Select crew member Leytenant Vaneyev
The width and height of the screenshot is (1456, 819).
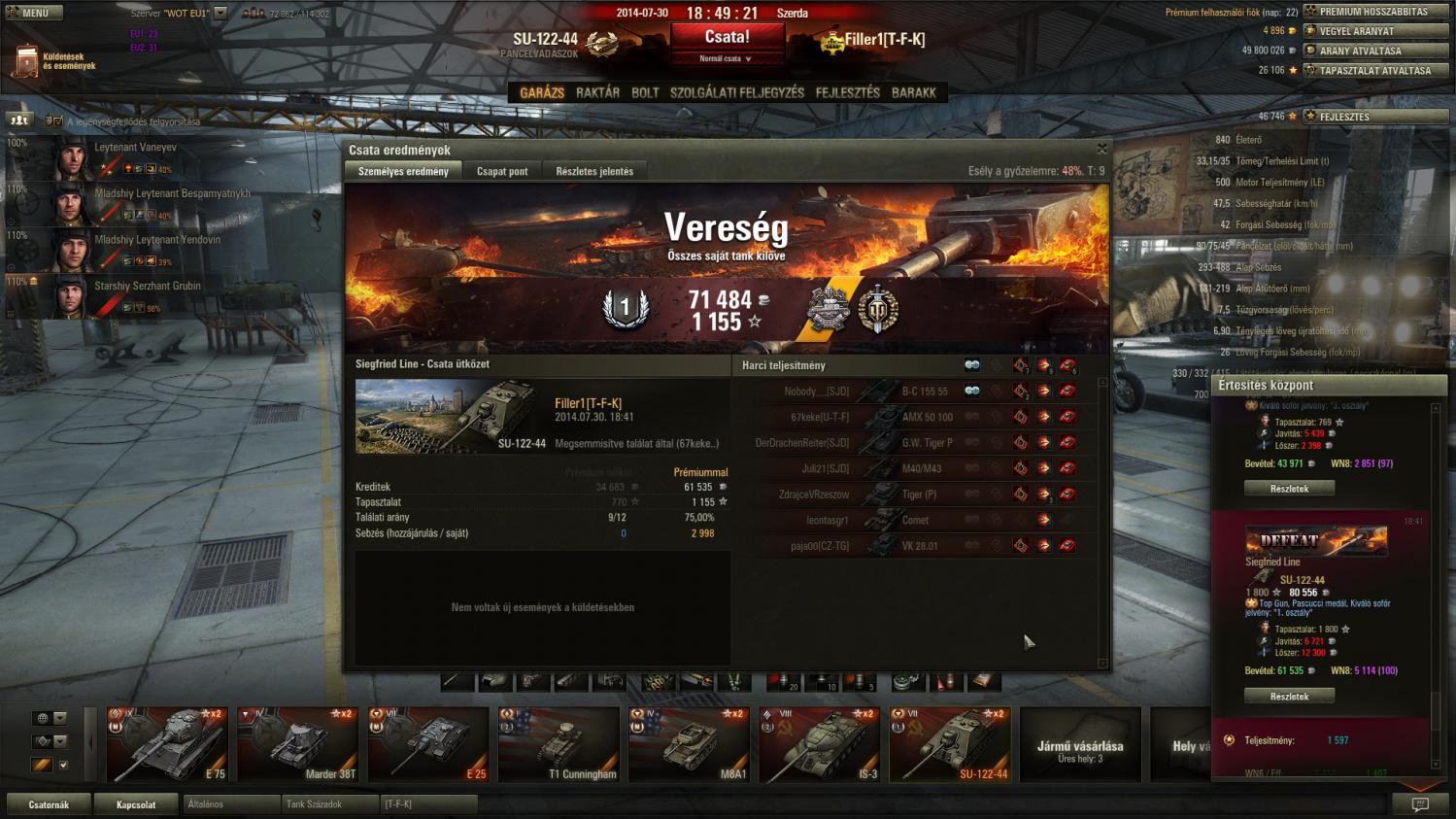135,148
